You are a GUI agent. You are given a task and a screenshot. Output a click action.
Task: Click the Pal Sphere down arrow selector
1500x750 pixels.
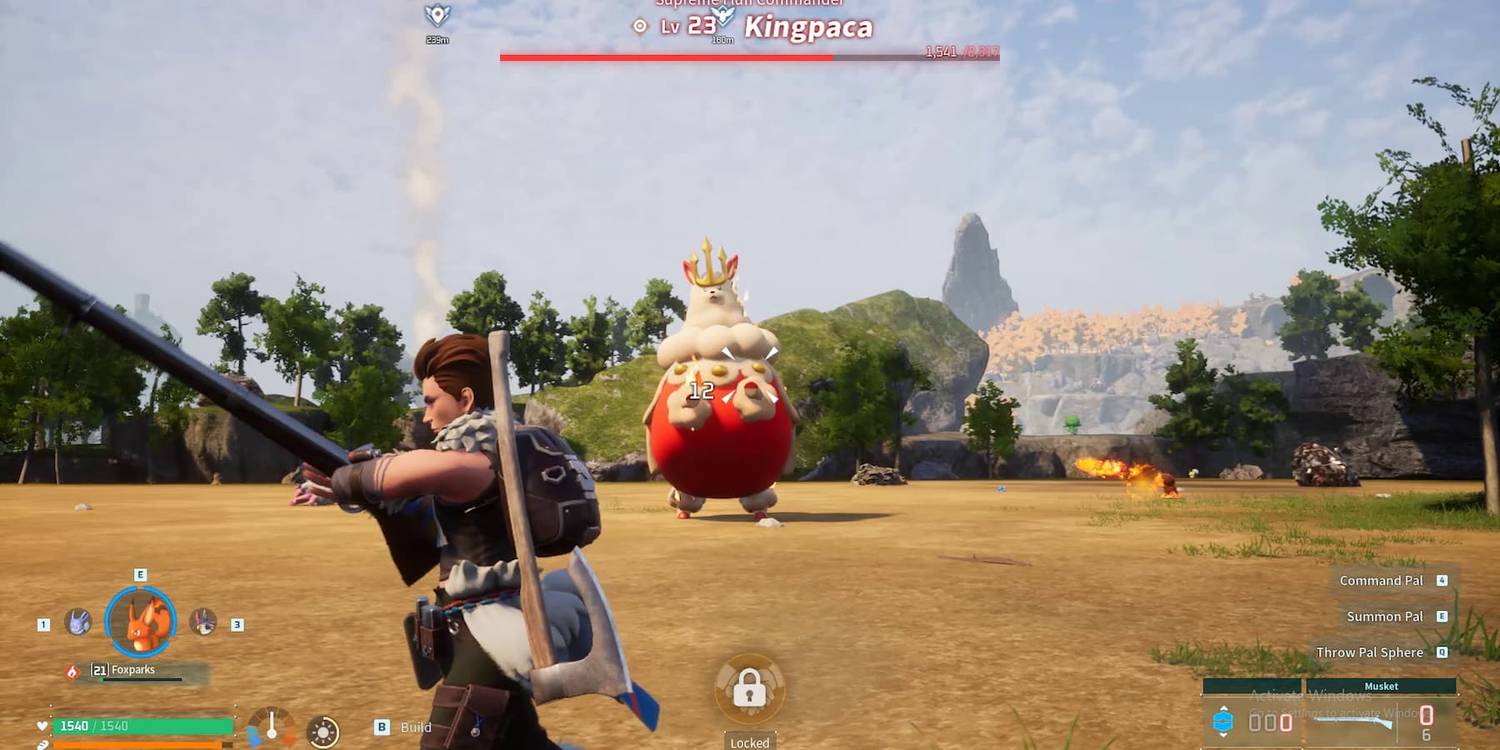1224,735
